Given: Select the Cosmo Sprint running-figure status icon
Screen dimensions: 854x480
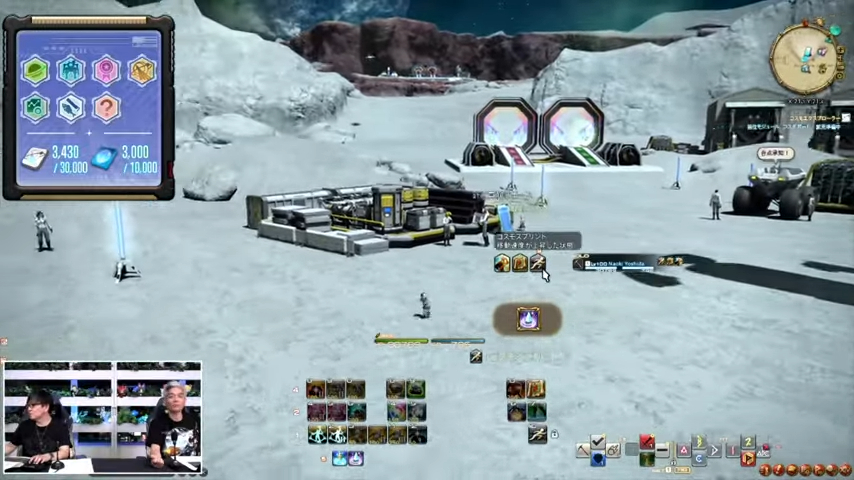Looking at the screenshot, I should point(537,263).
